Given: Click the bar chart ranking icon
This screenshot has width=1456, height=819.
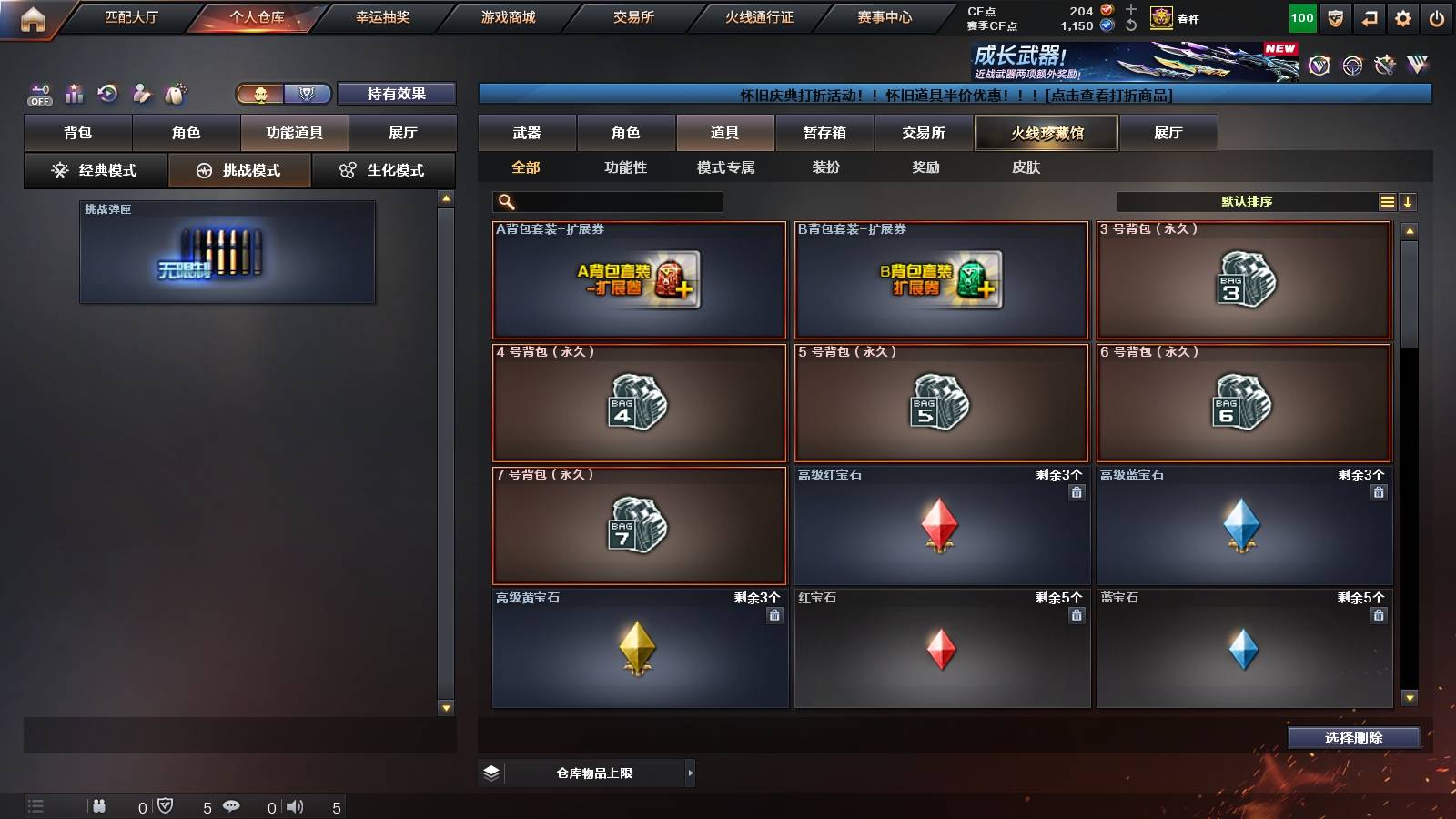Looking at the screenshot, I should coord(73,93).
